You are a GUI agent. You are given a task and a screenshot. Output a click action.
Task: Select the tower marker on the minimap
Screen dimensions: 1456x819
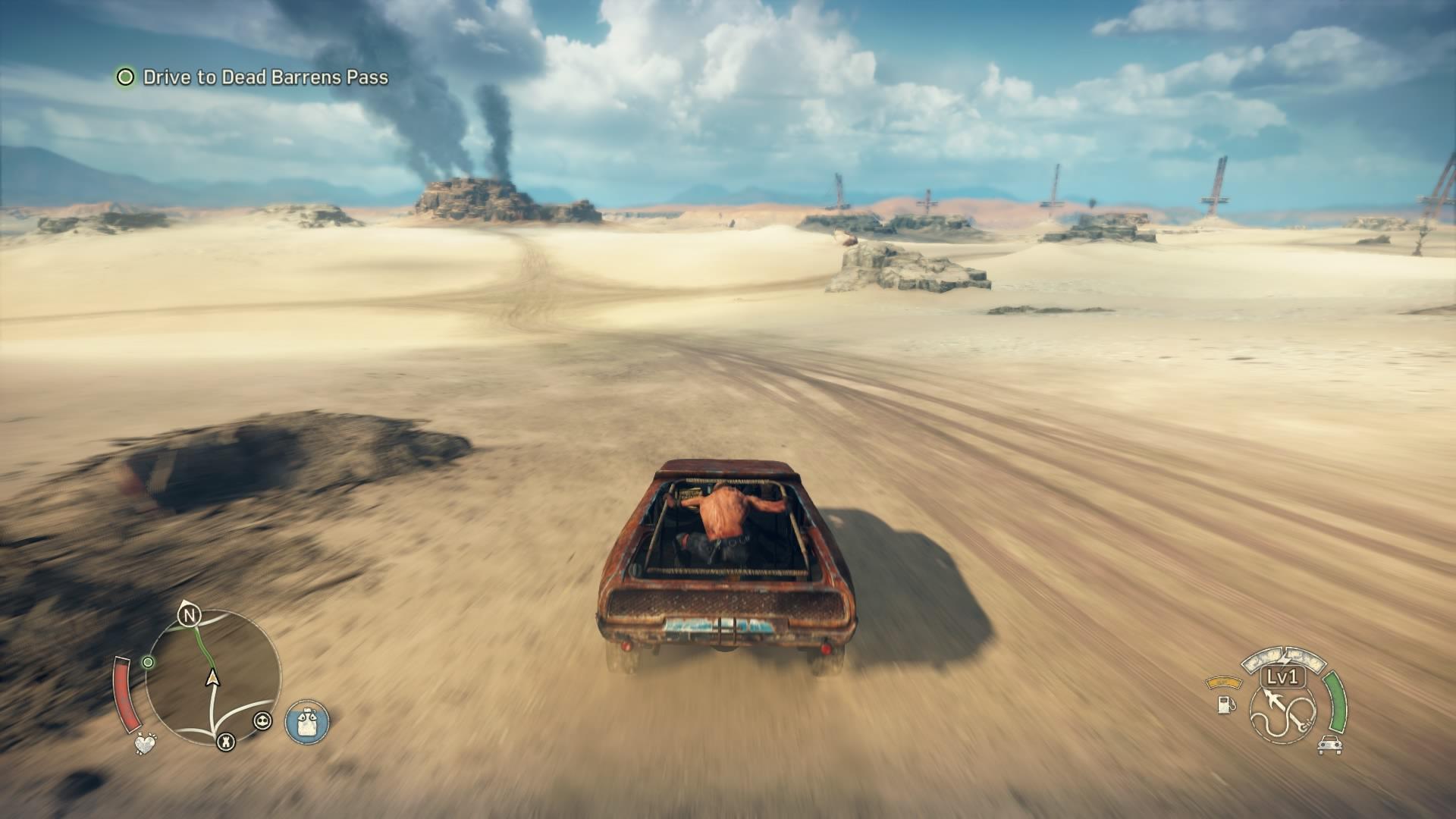(225, 742)
